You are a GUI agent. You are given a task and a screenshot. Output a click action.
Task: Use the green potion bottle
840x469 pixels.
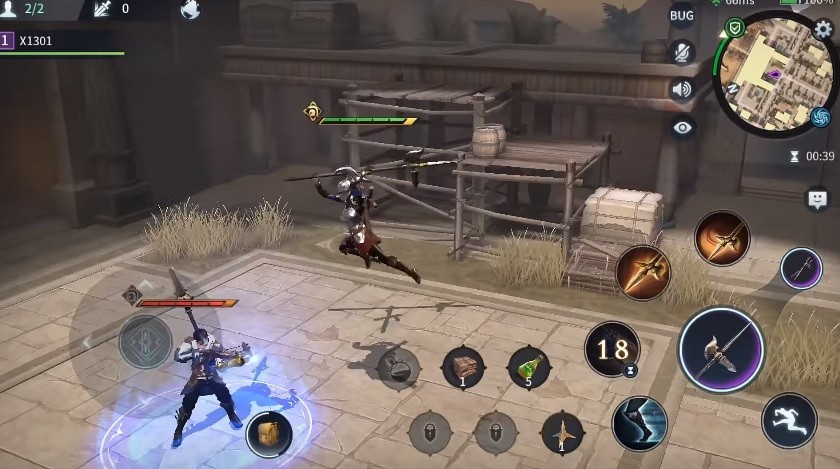529,368
